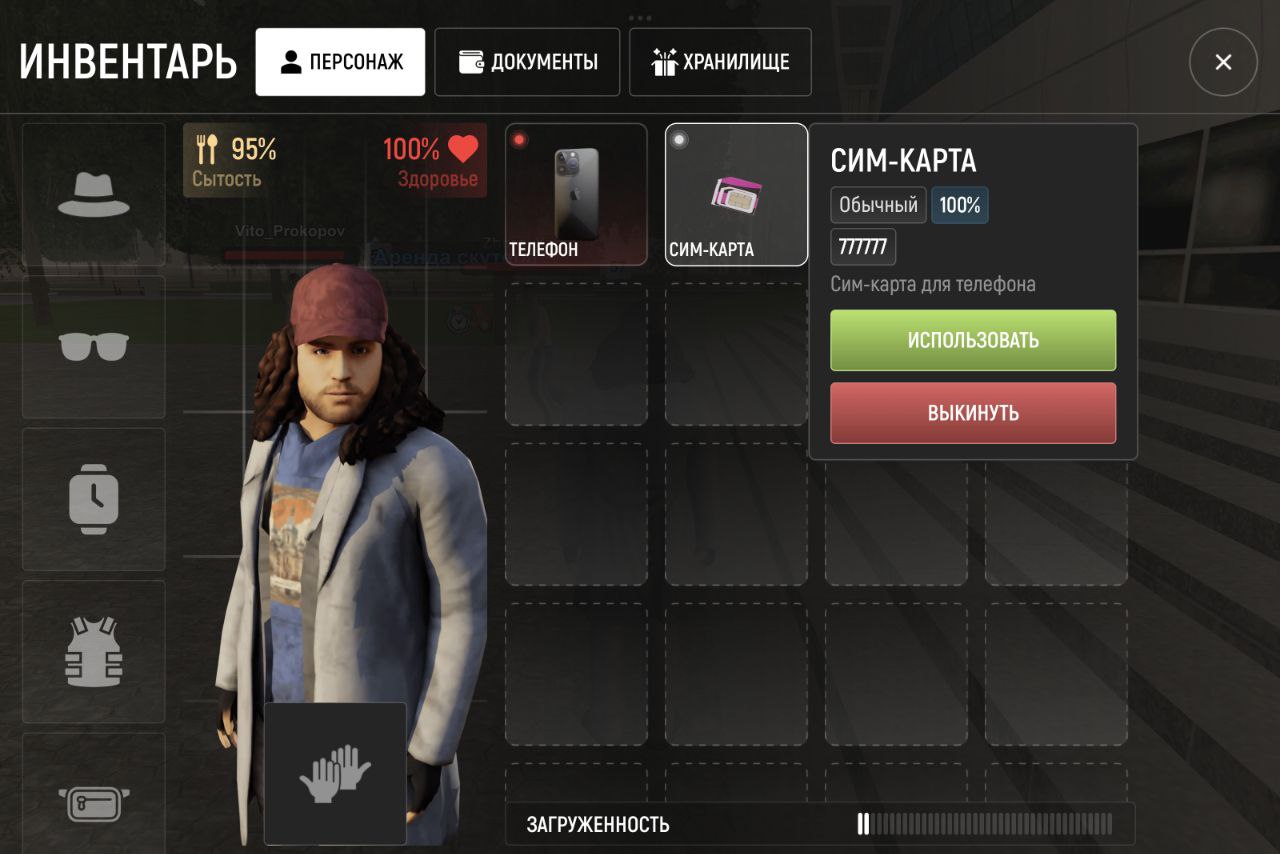This screenshot has height=854, width=1280.
Task: Select the Сим-карта item slot
Action: coord(736,194)
